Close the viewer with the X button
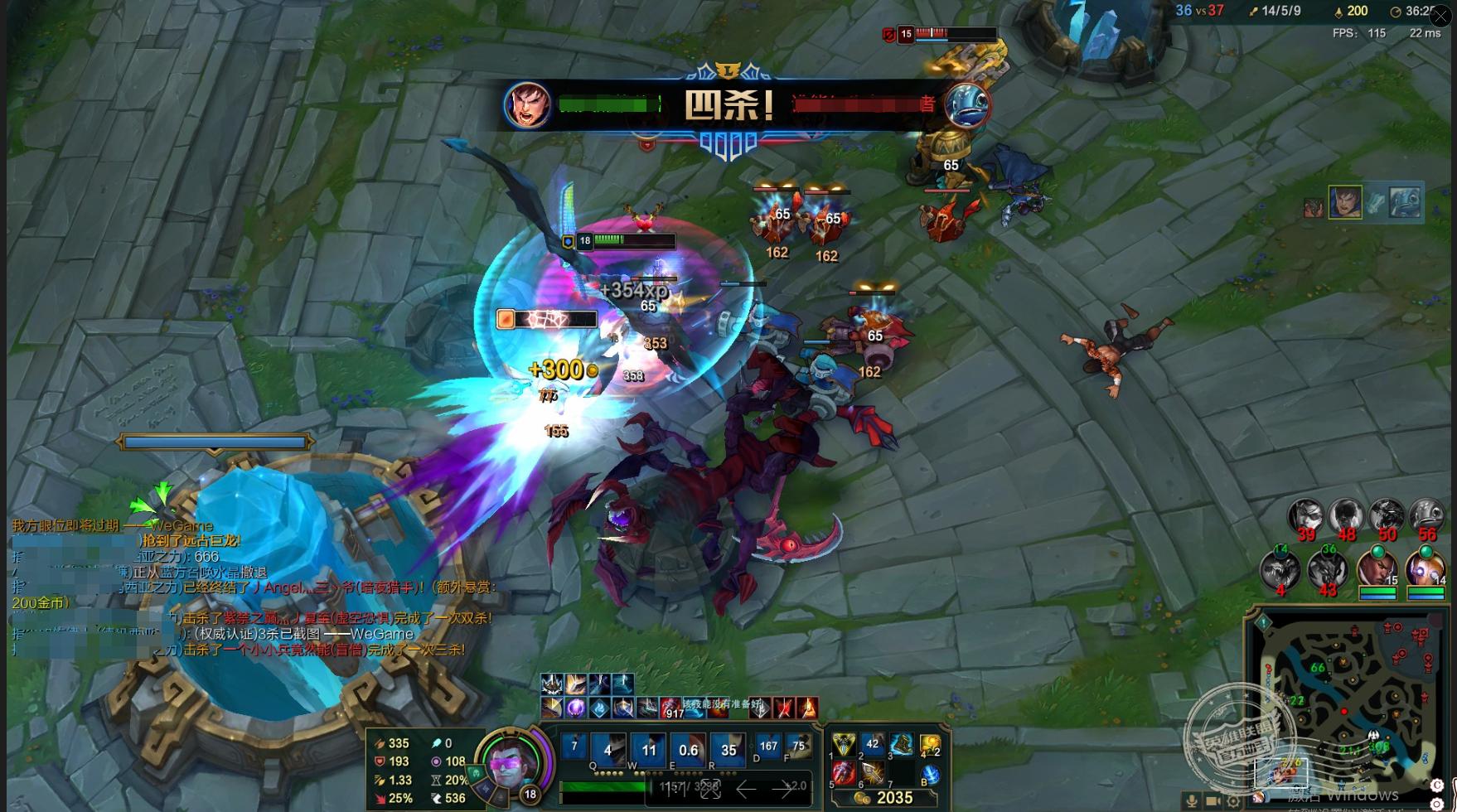Image resolution: width=1457 pixels, height=812 pixels. [1440, 15]
